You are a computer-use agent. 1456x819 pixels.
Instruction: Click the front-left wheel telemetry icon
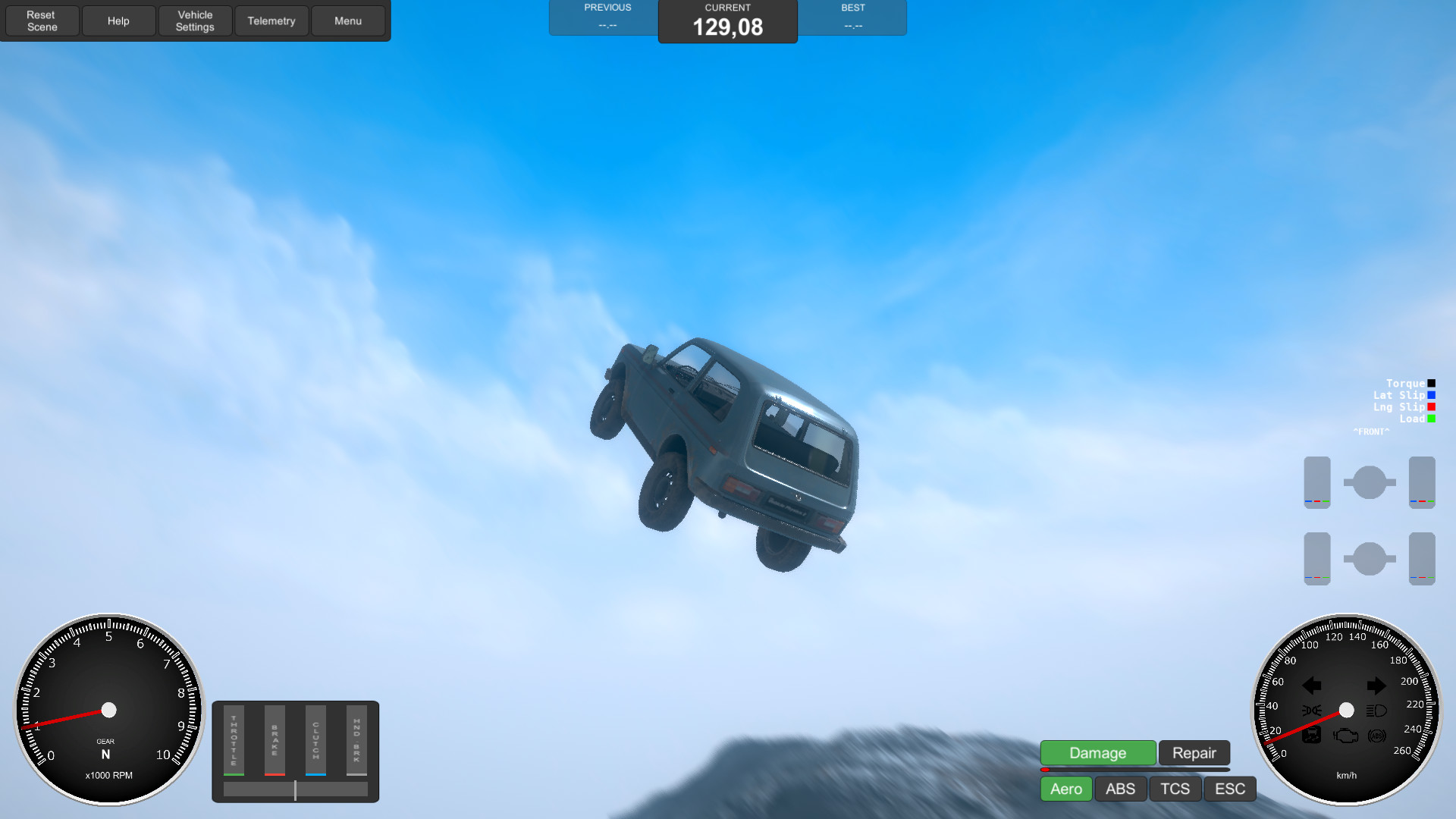click(x=1317, y=482)
